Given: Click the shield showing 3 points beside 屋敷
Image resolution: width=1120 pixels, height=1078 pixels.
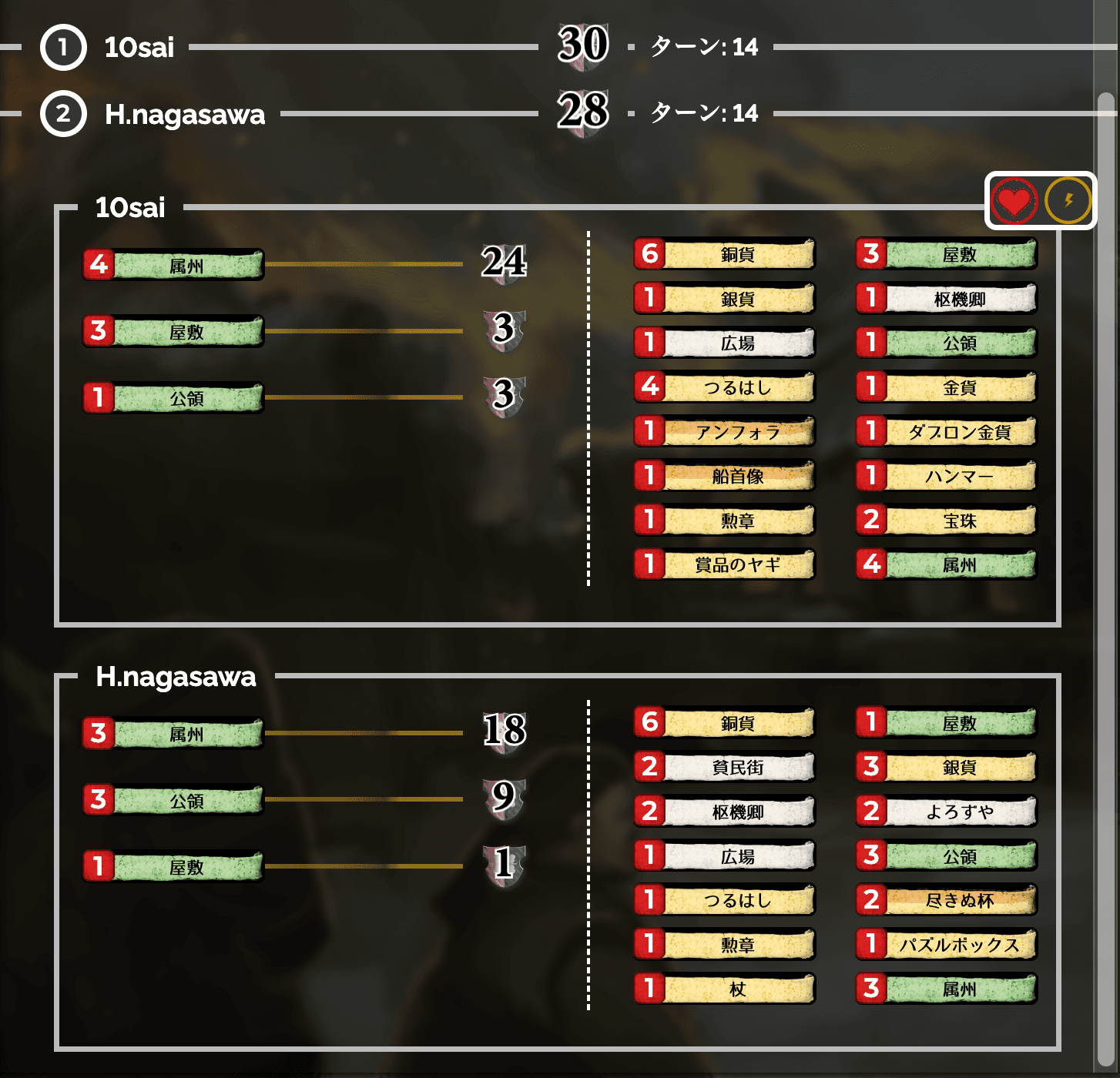Looking at the screenshot, I should (505, 331).
